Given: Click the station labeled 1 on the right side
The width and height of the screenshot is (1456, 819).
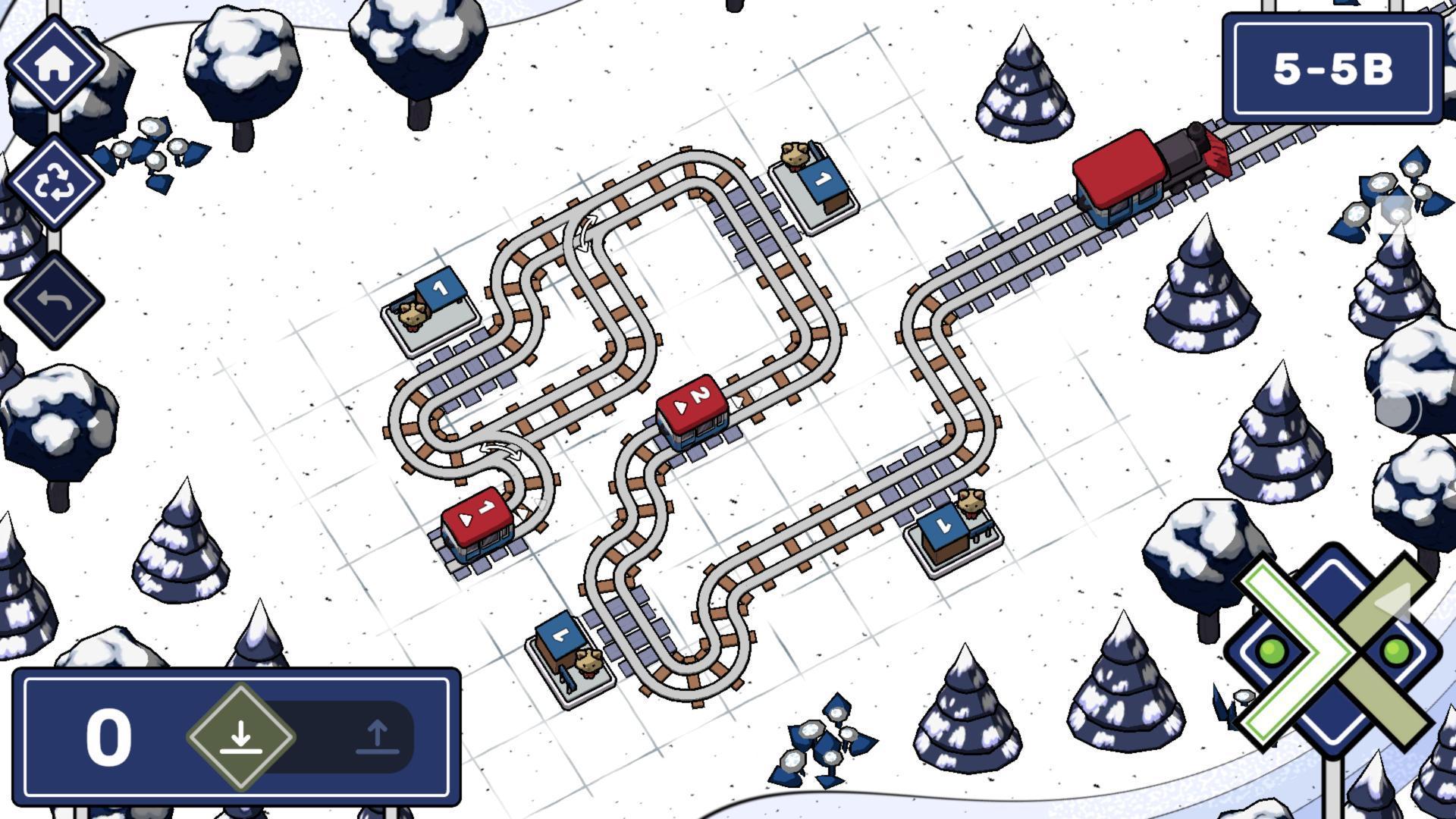Looking at the screenshot, I should tap(948, 531).
